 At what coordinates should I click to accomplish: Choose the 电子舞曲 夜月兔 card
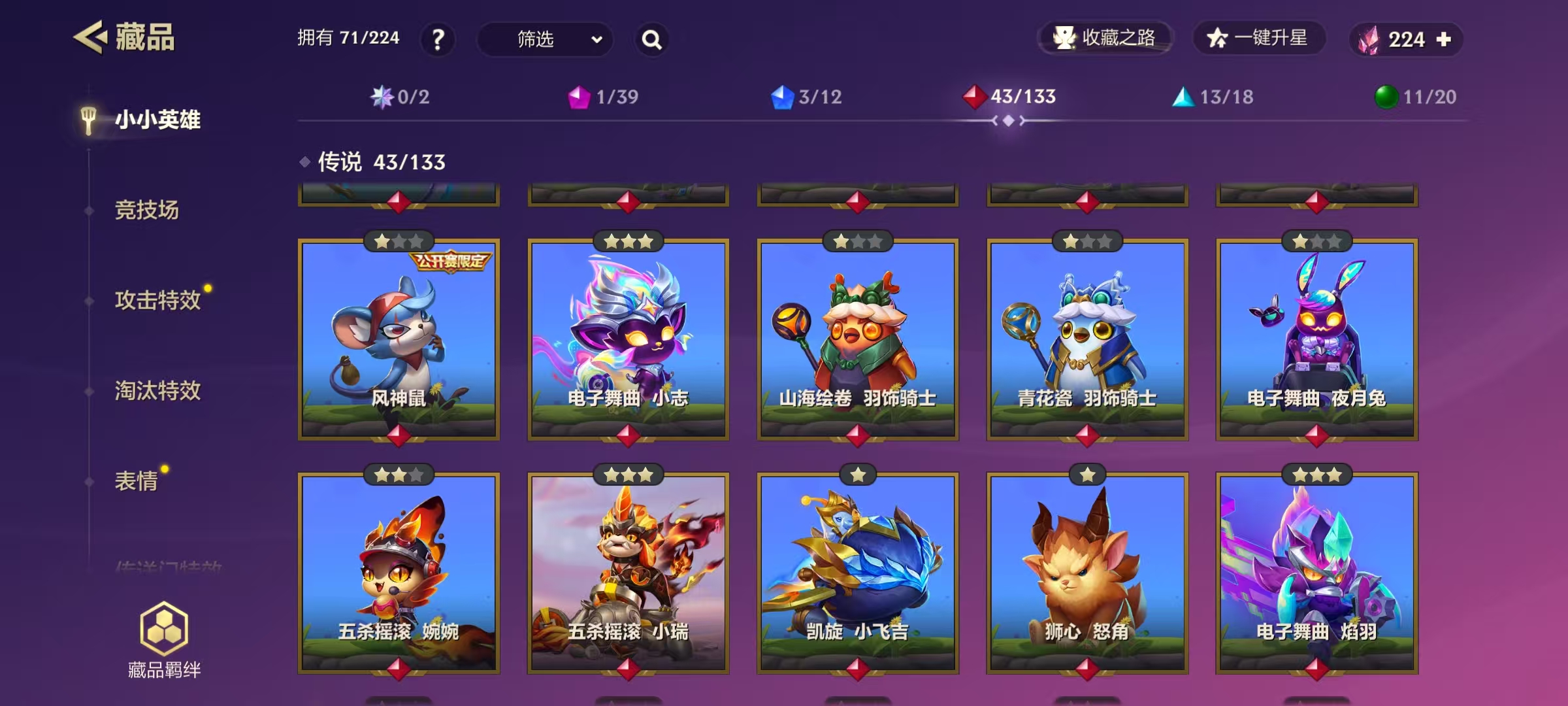click(1316, 339)
